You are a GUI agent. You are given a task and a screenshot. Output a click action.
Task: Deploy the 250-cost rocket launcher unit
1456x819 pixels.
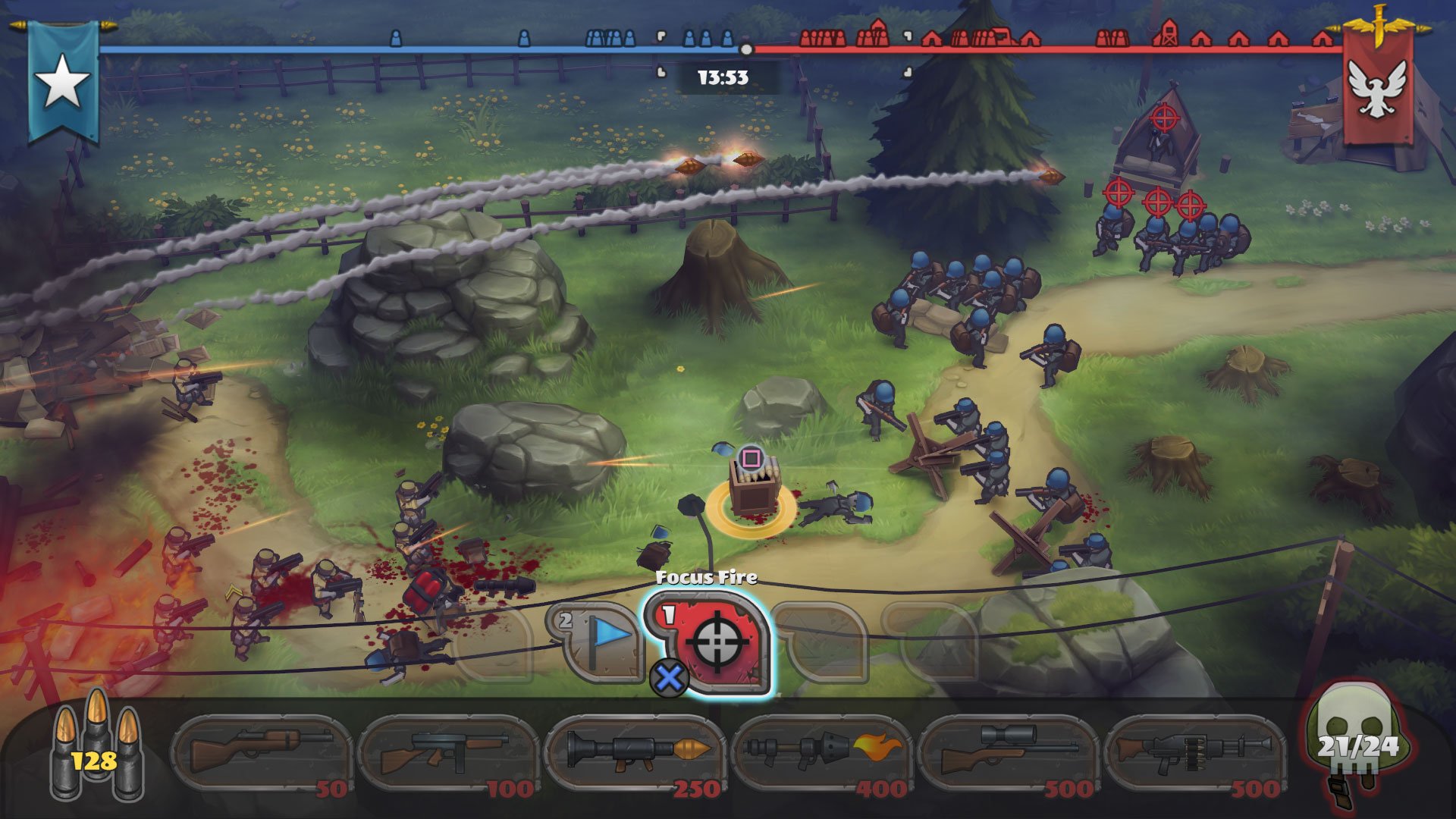(x=635, y=753)
